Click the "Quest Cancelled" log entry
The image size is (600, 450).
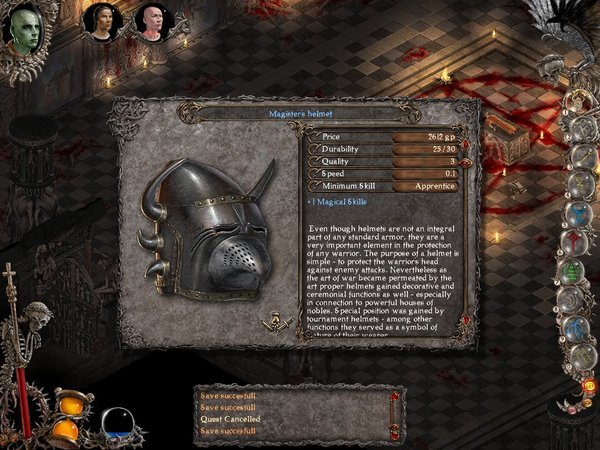230,419
